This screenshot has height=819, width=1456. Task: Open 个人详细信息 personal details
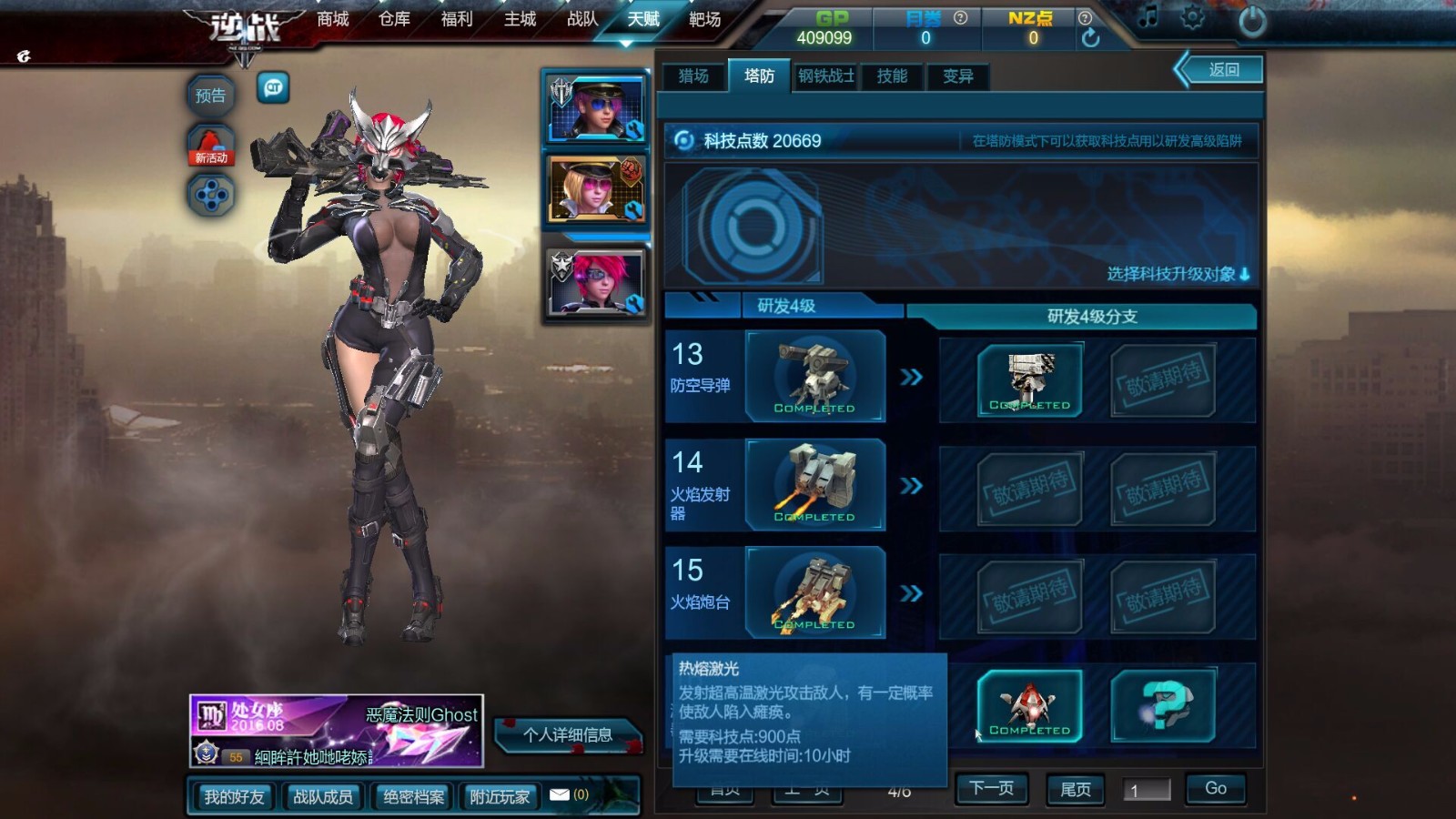pos(568,735)
